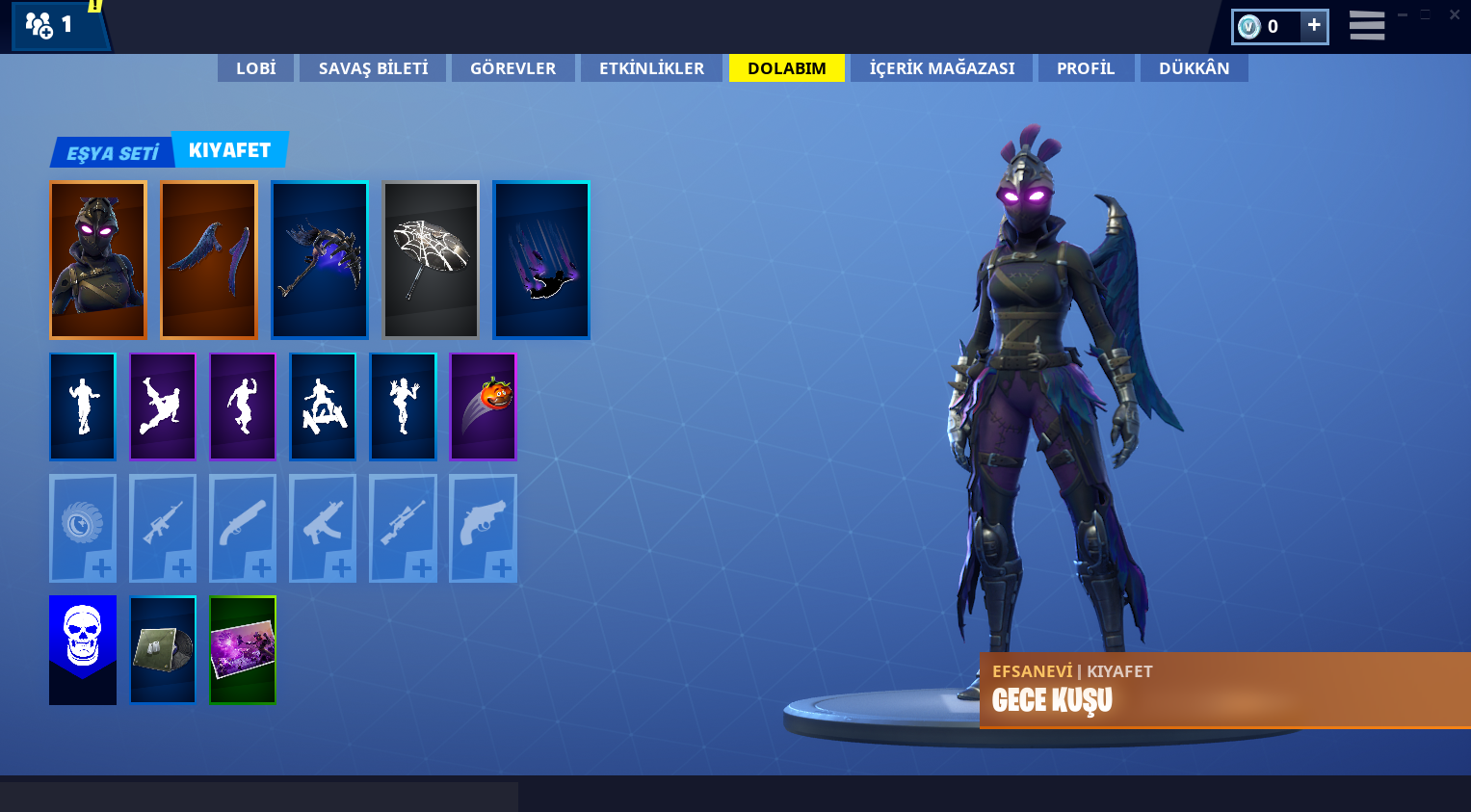The height and width of the screenshot is (812, 1471).
Task: Change the purple pickaxe slot
Action: pos(320,260)
